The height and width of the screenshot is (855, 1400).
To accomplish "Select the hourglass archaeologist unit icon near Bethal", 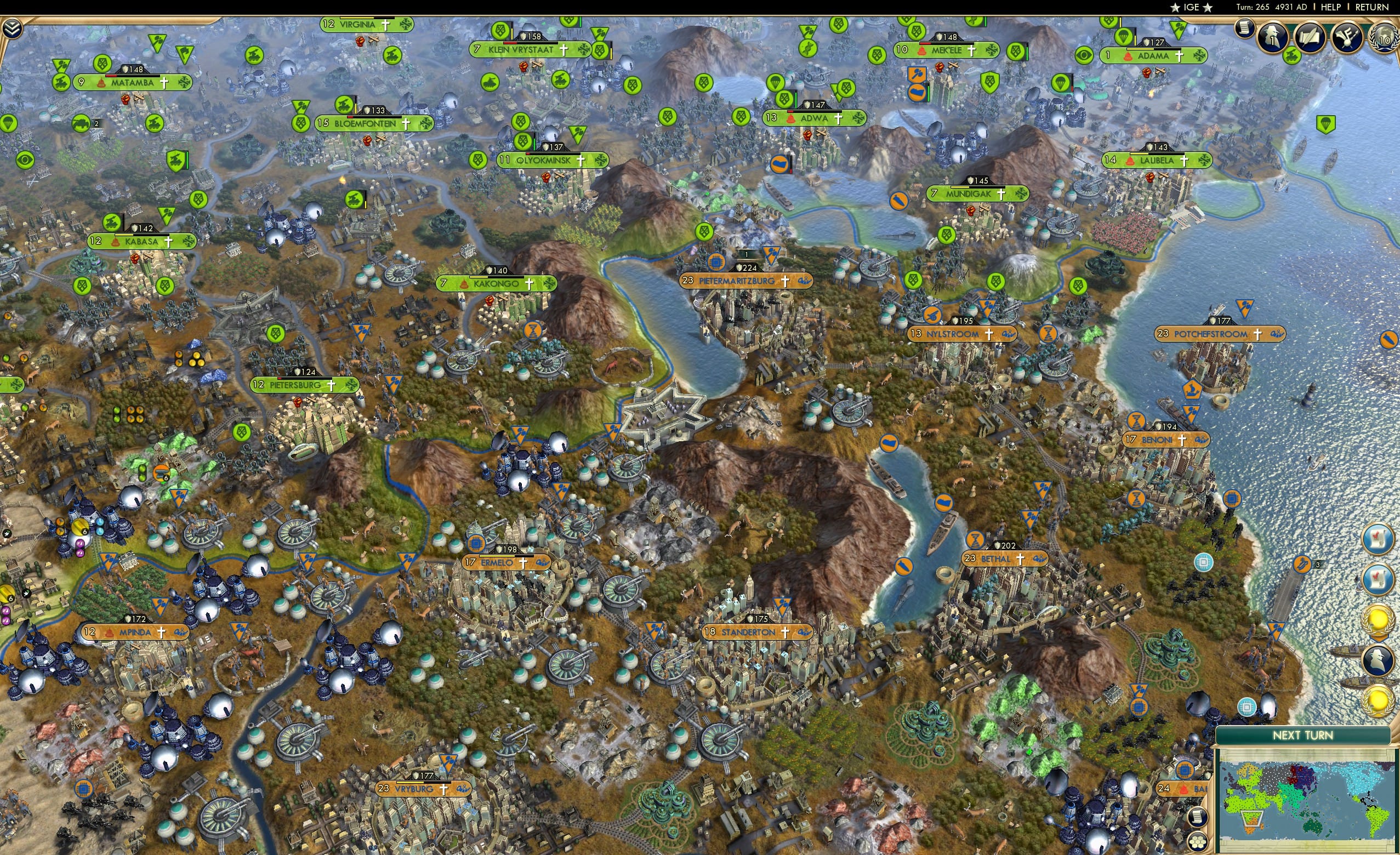I will [x=976, y=540].
